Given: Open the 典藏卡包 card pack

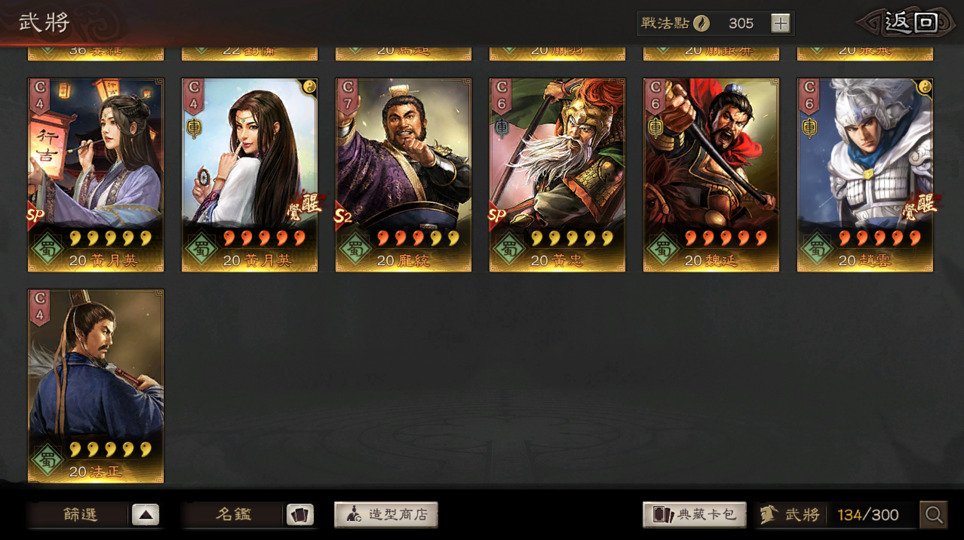Looking at the screenshot, I should click(695, 515).
